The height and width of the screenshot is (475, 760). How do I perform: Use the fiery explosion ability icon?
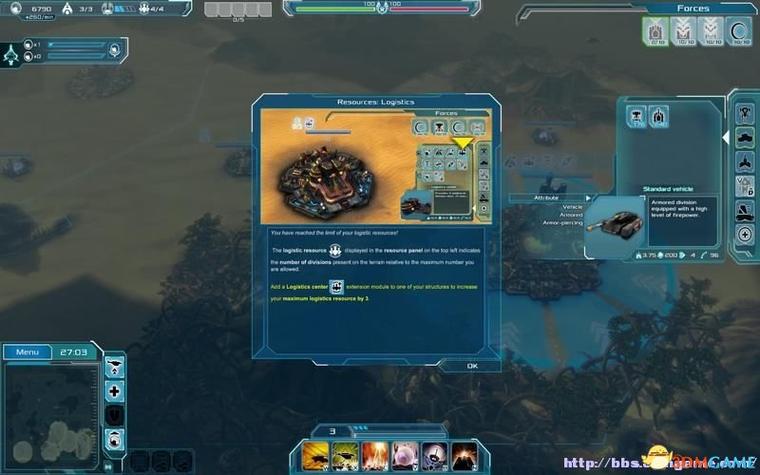tap(375, 456)
